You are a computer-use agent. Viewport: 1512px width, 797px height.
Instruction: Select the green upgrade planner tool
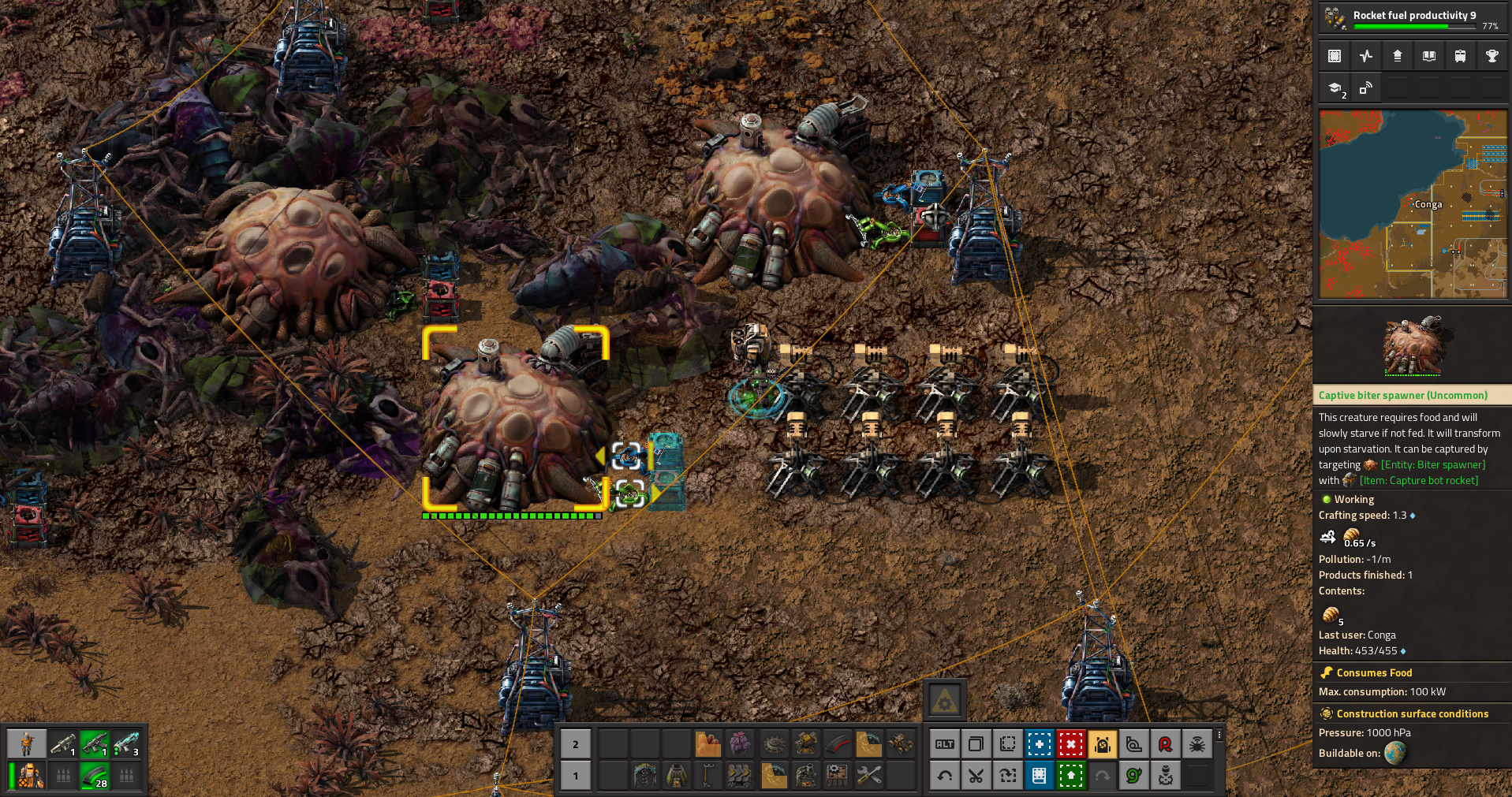[1070, 776]
